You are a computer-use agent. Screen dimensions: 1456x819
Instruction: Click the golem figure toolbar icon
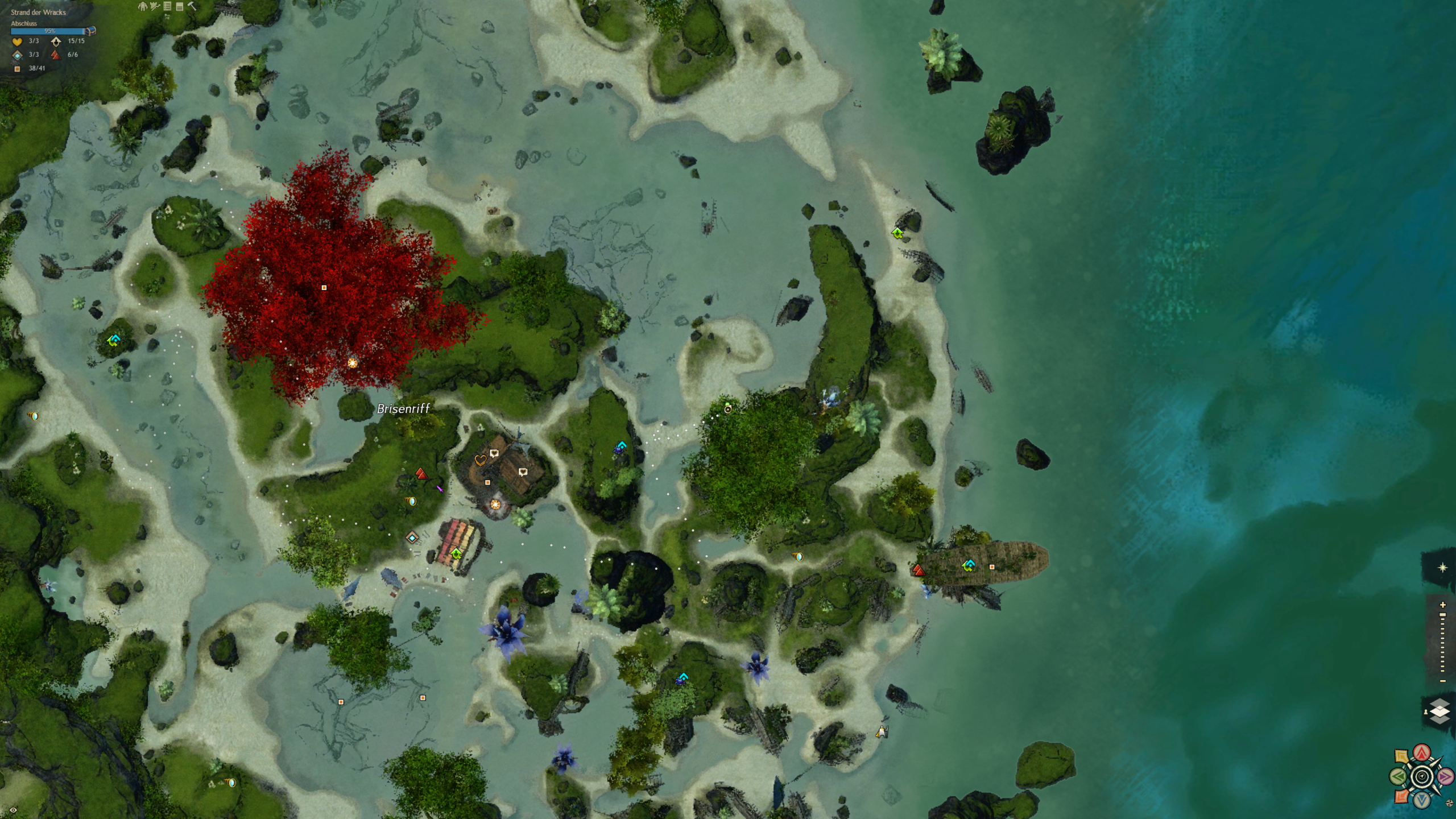(x=143, y=6)
